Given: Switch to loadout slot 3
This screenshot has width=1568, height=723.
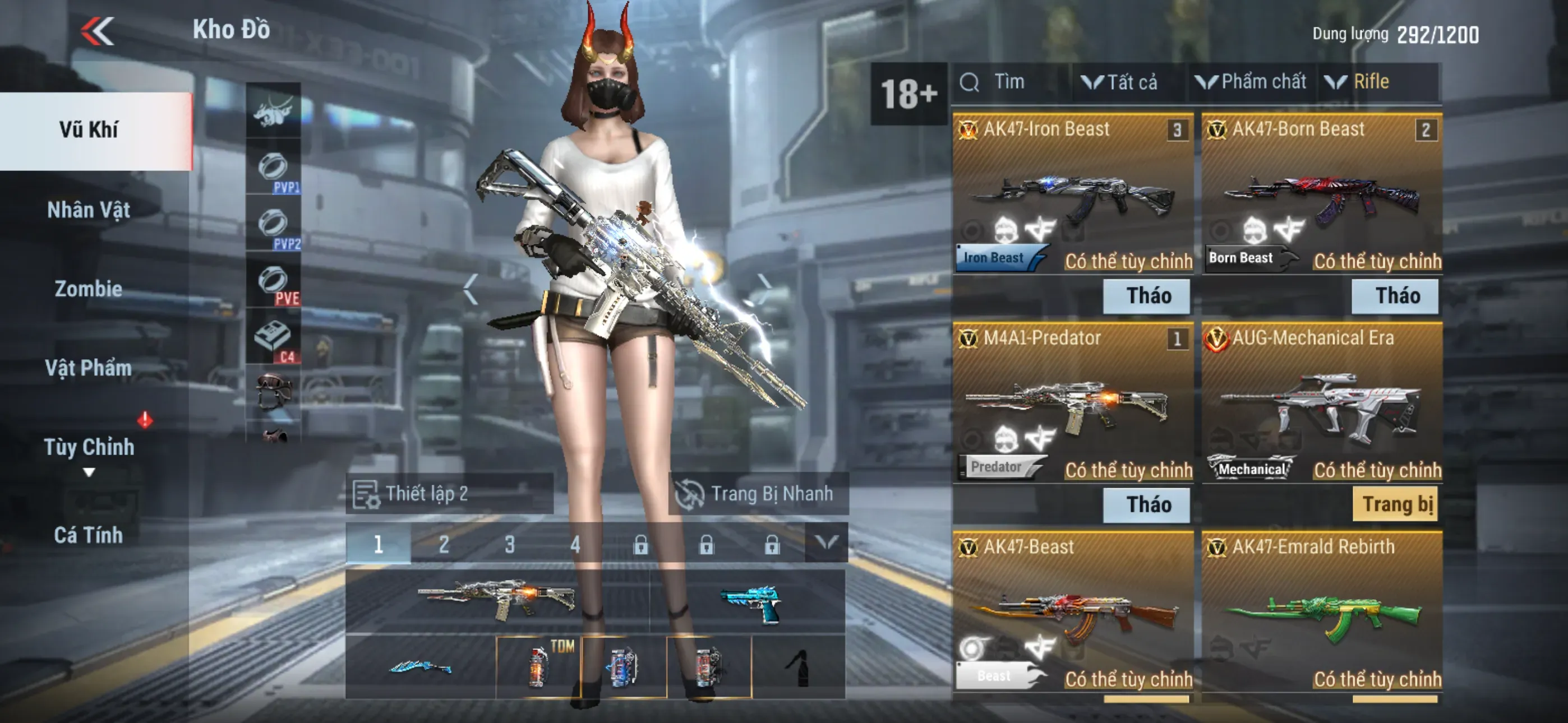Looking at the screenshot, I should [509, 544].
